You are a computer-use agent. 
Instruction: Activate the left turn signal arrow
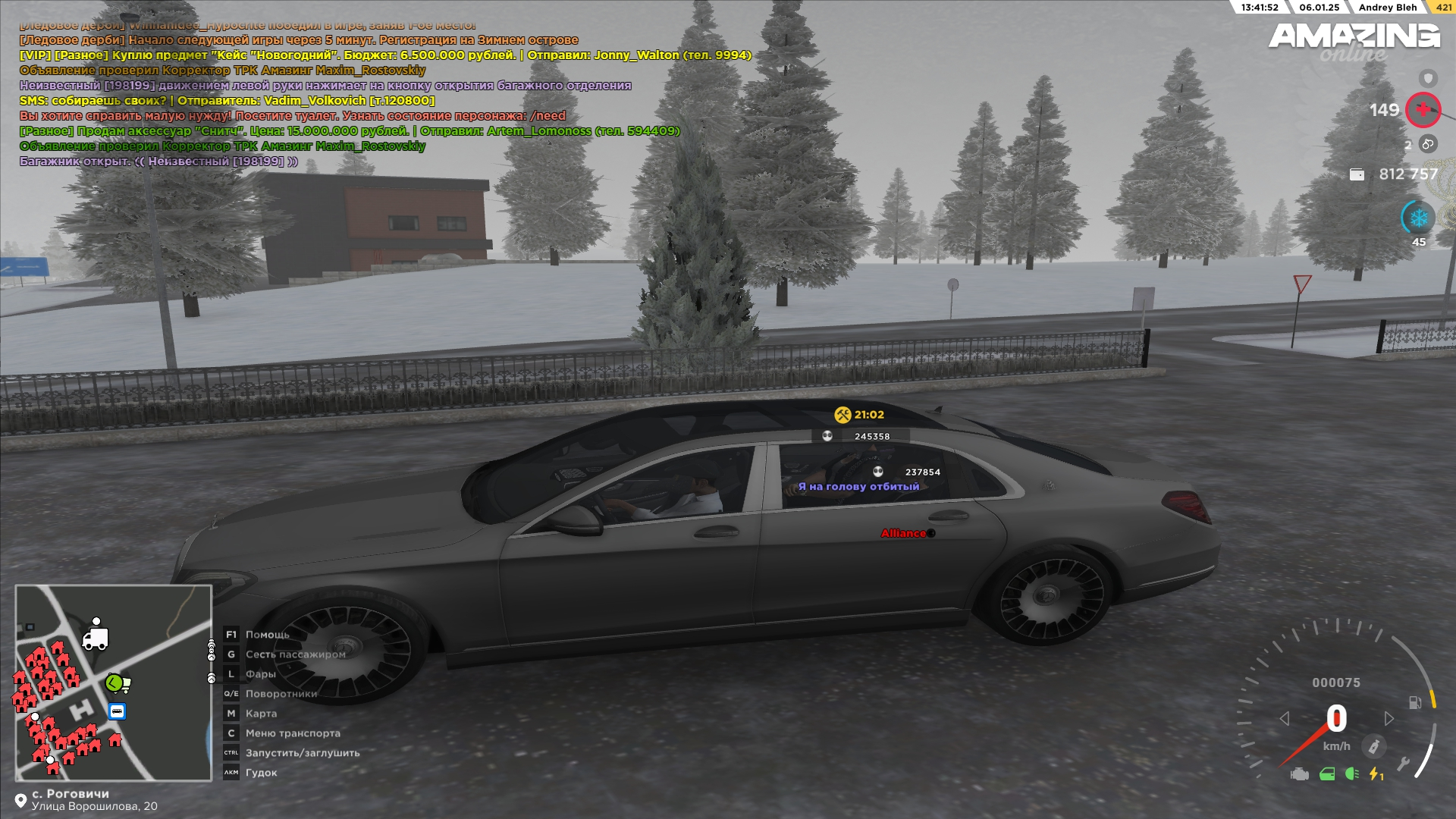[x=1284, y=718]
